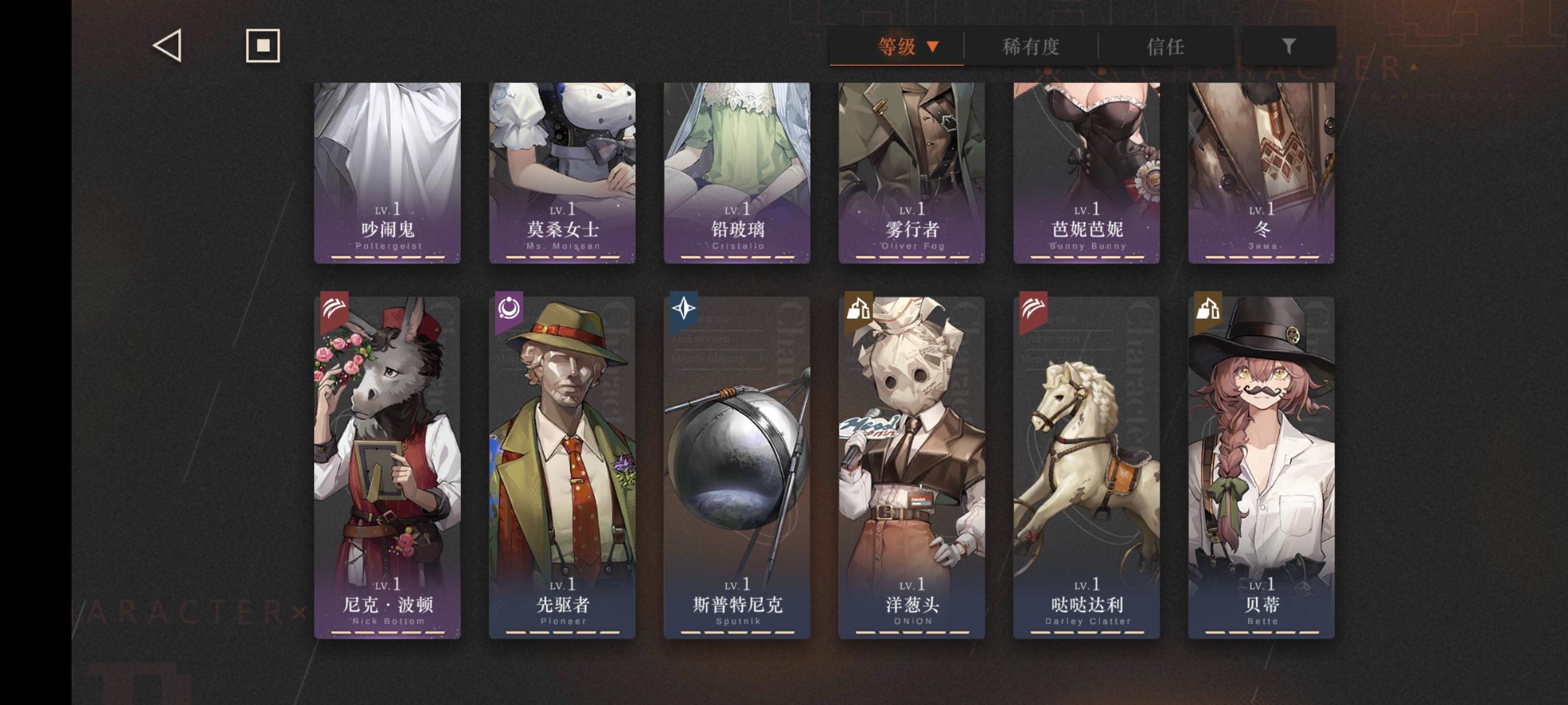The image size is (1568, 705).
Task: Click the red faction badge on Nick Bottom's card
Action: tap(333, 310)
